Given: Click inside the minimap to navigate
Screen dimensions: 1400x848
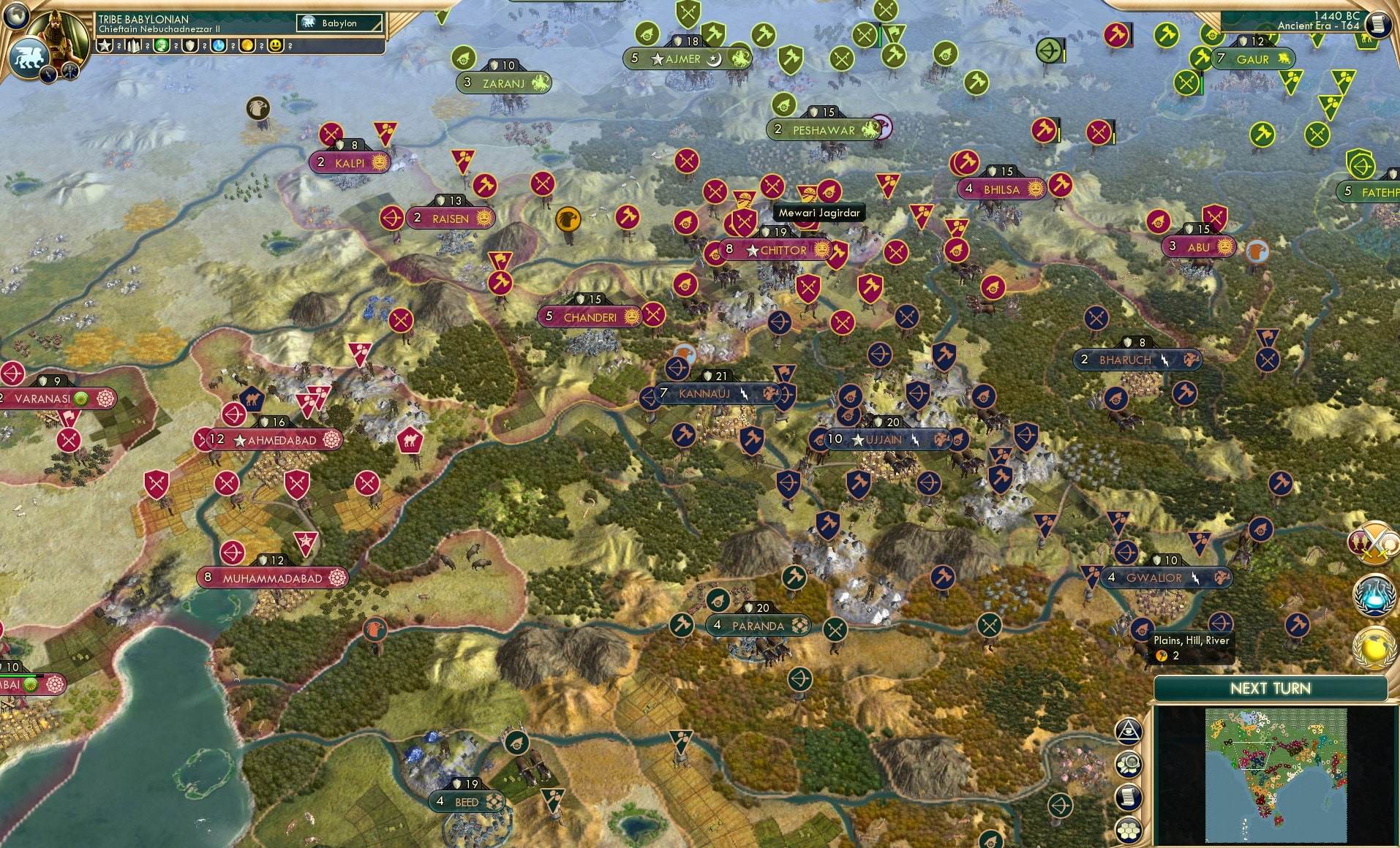Looking at the screenshot, I should [1276, 775].
